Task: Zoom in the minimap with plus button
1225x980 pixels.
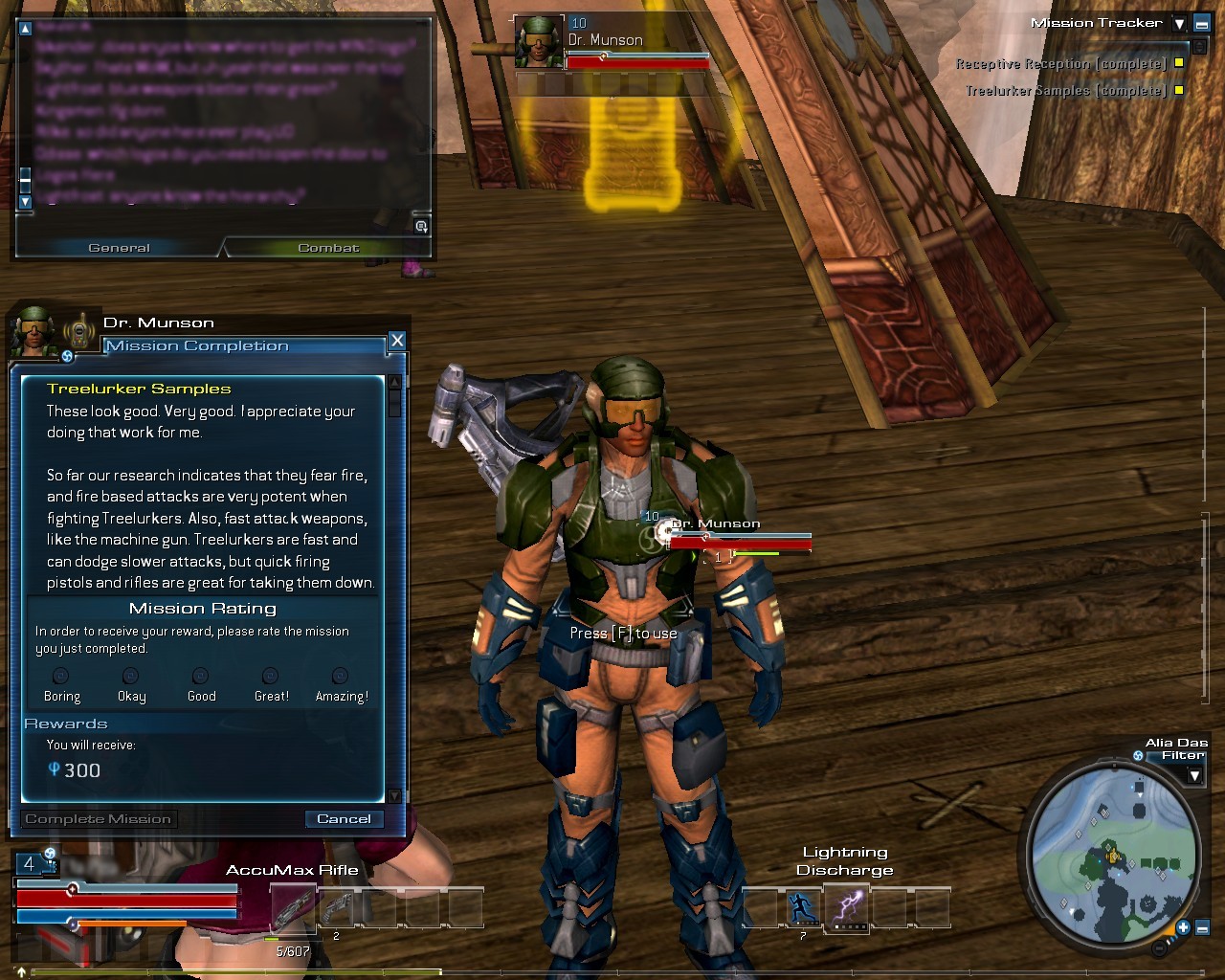Action: (1183, 927)
